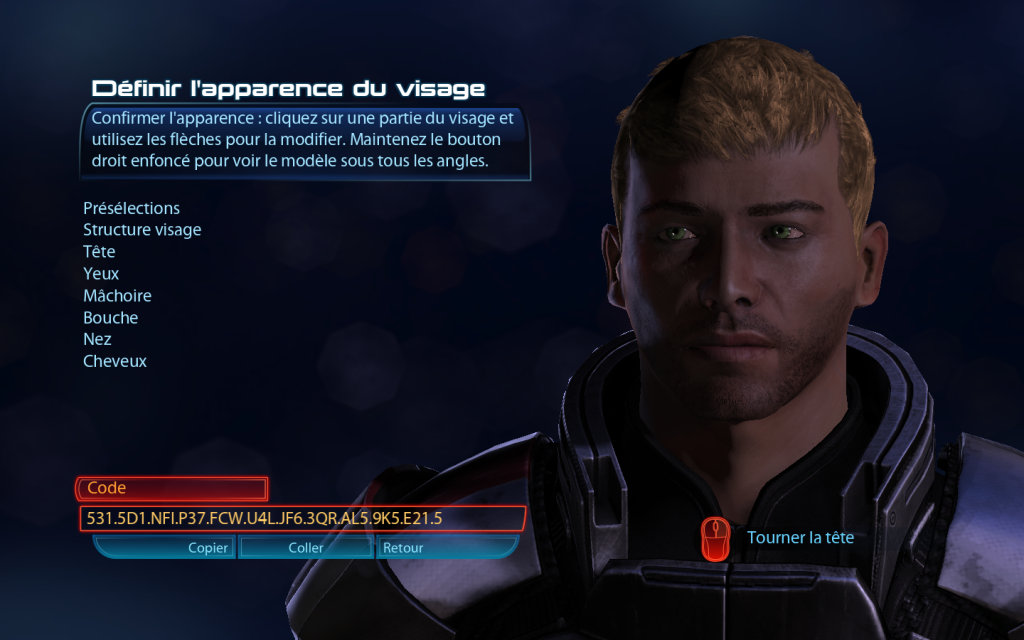Paste a code with Coller
The image size is (1024, 640).
(305, 548)
